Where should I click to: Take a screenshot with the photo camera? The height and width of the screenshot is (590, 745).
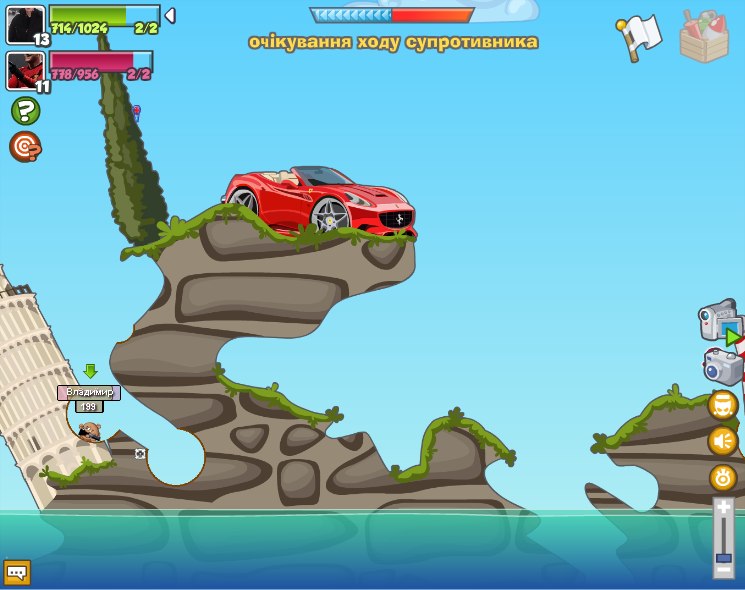tap(722, 366)
